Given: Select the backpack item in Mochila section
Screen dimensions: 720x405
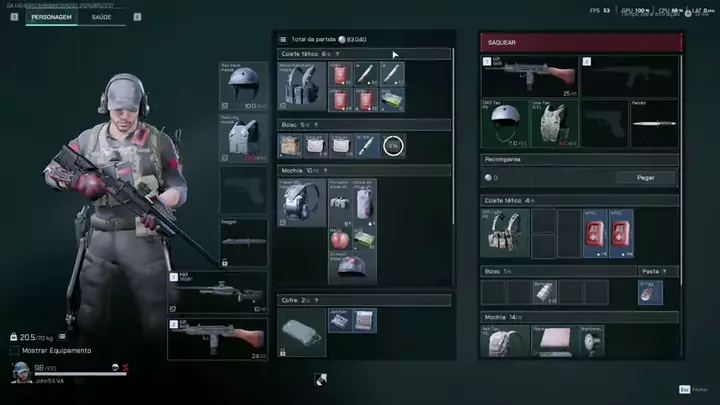Looking at the screenshot, I should point(301,203).
